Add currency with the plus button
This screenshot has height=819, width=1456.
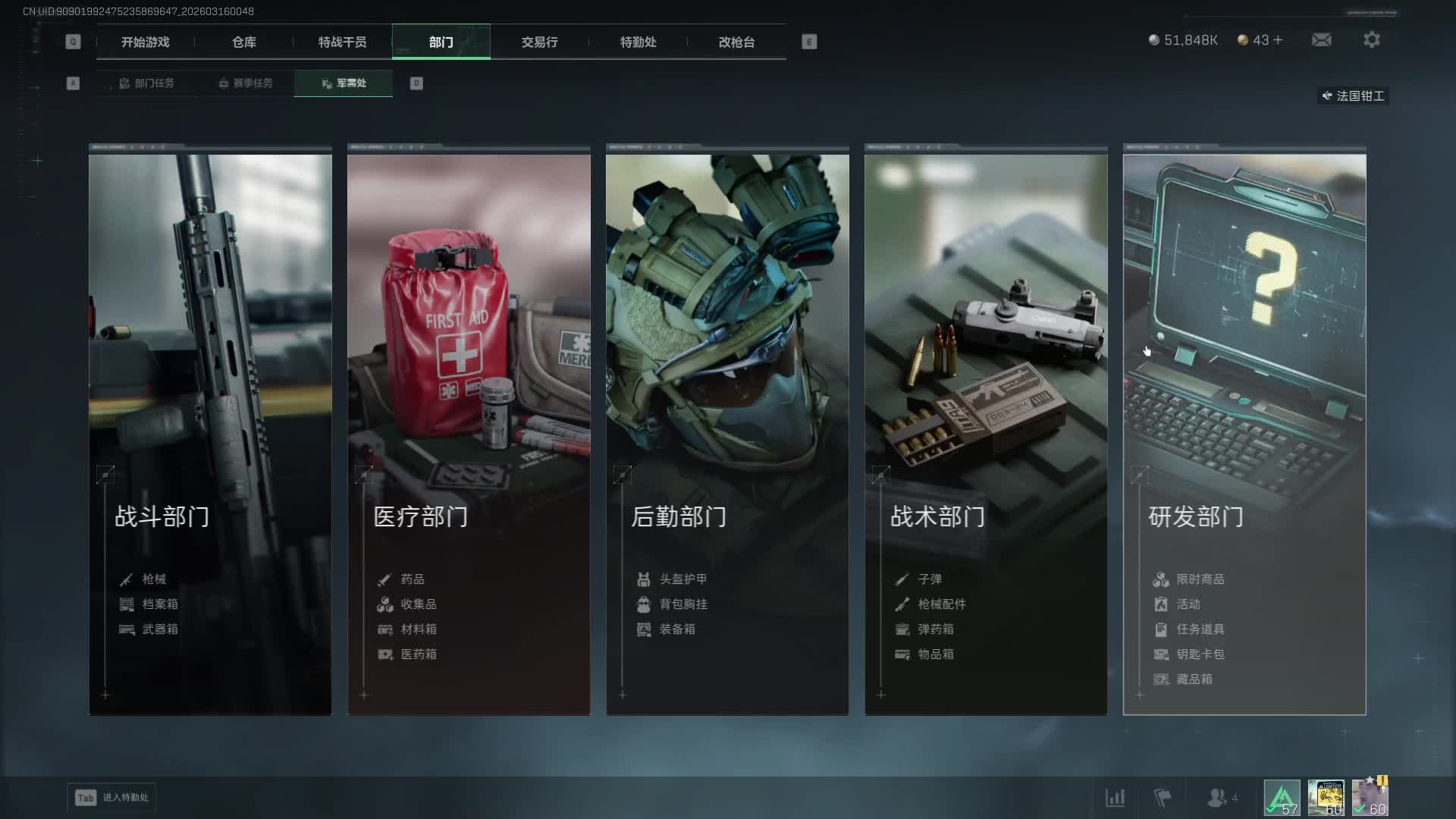pos(1279,40)
